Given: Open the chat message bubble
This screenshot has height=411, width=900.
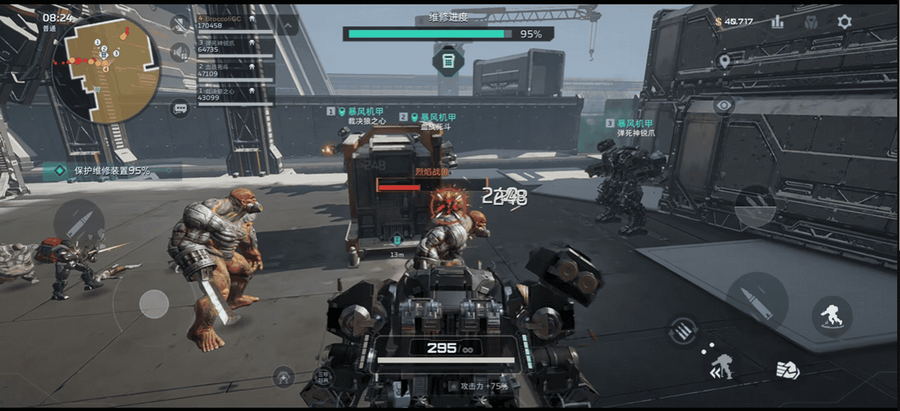Looking at the screenshot, I should (181, 107).
